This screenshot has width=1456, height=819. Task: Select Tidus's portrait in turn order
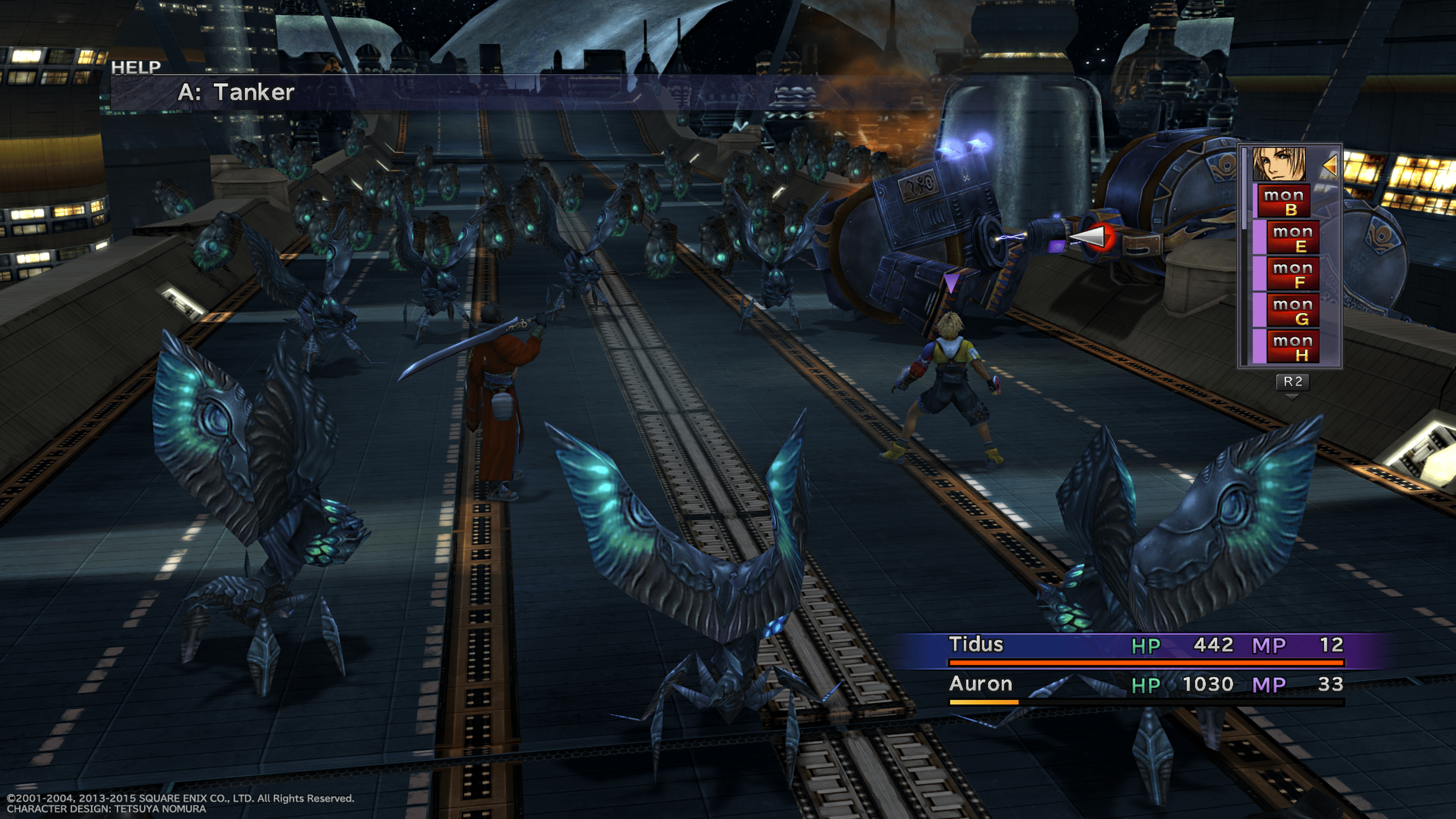point(1279,164)
